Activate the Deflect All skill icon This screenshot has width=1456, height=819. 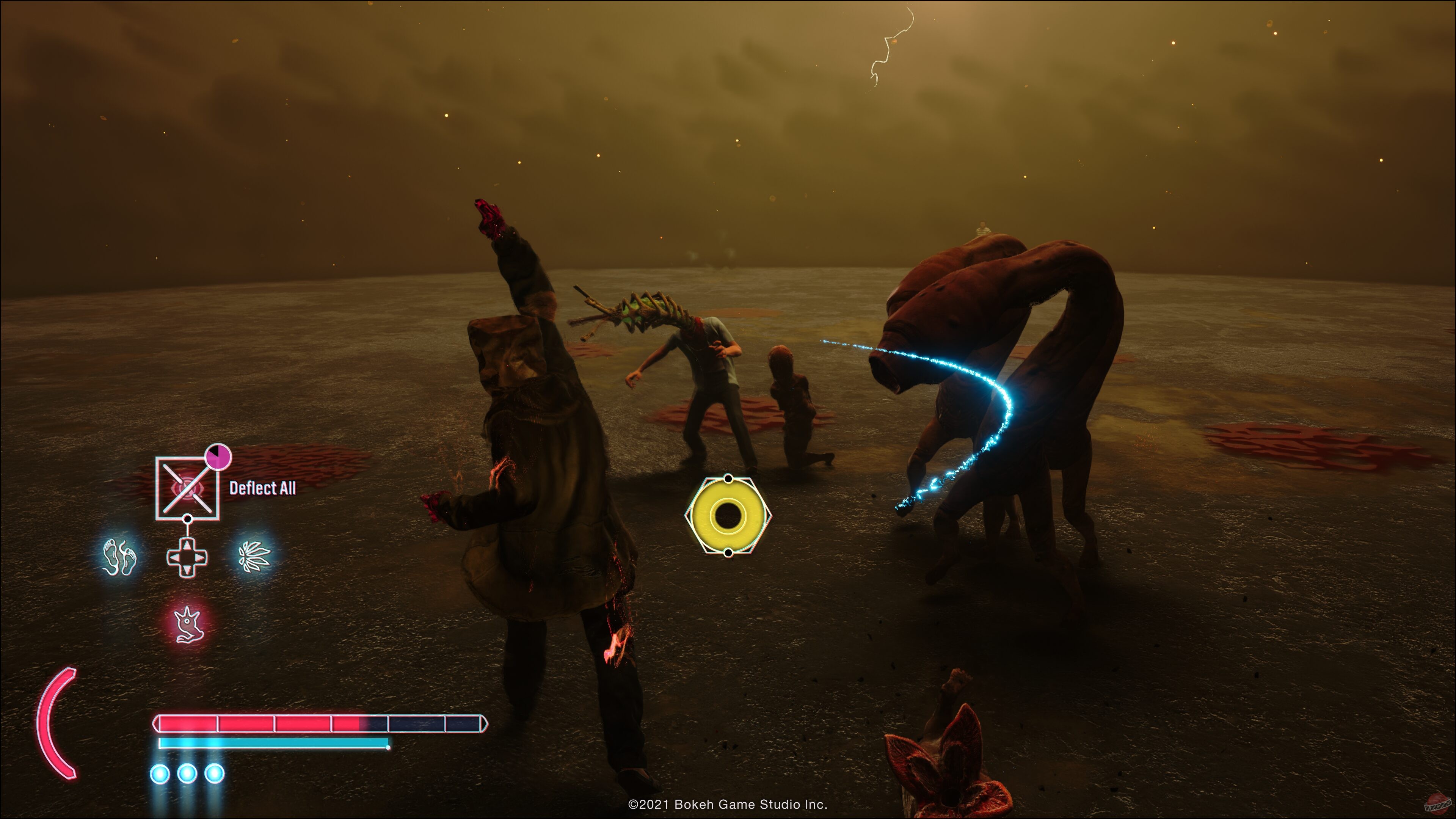[x=187, y=488]
